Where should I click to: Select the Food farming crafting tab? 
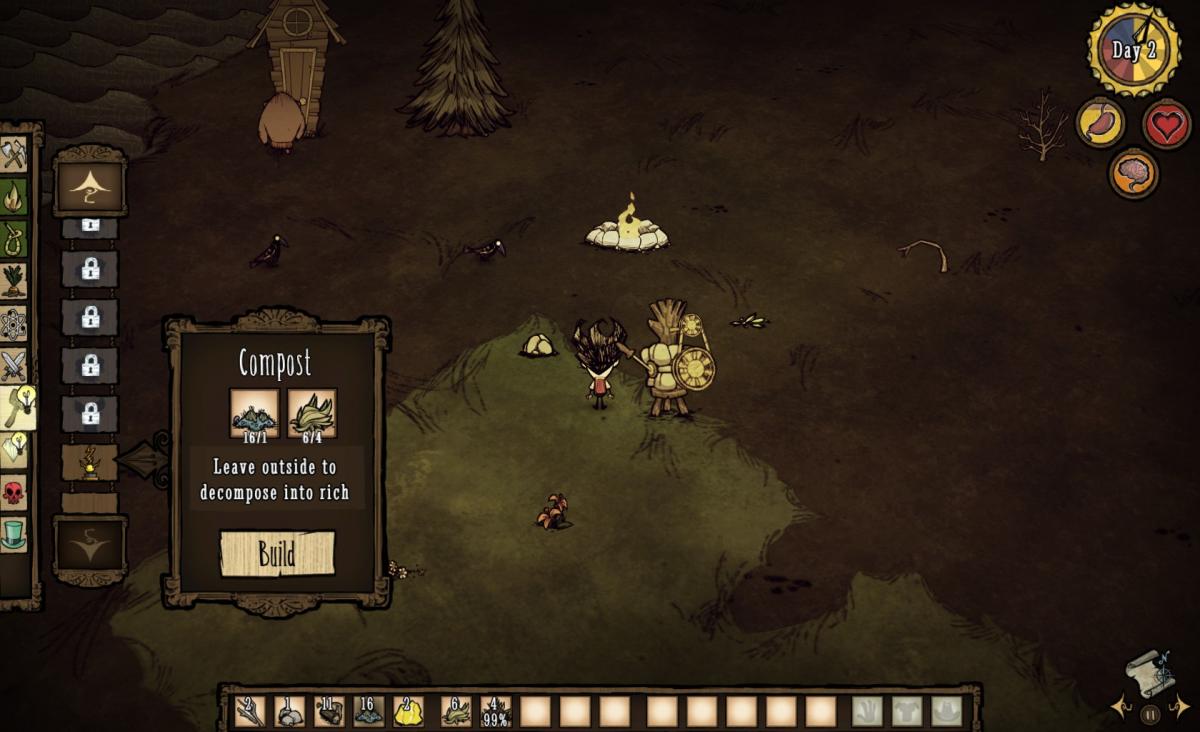pos(14,281)
